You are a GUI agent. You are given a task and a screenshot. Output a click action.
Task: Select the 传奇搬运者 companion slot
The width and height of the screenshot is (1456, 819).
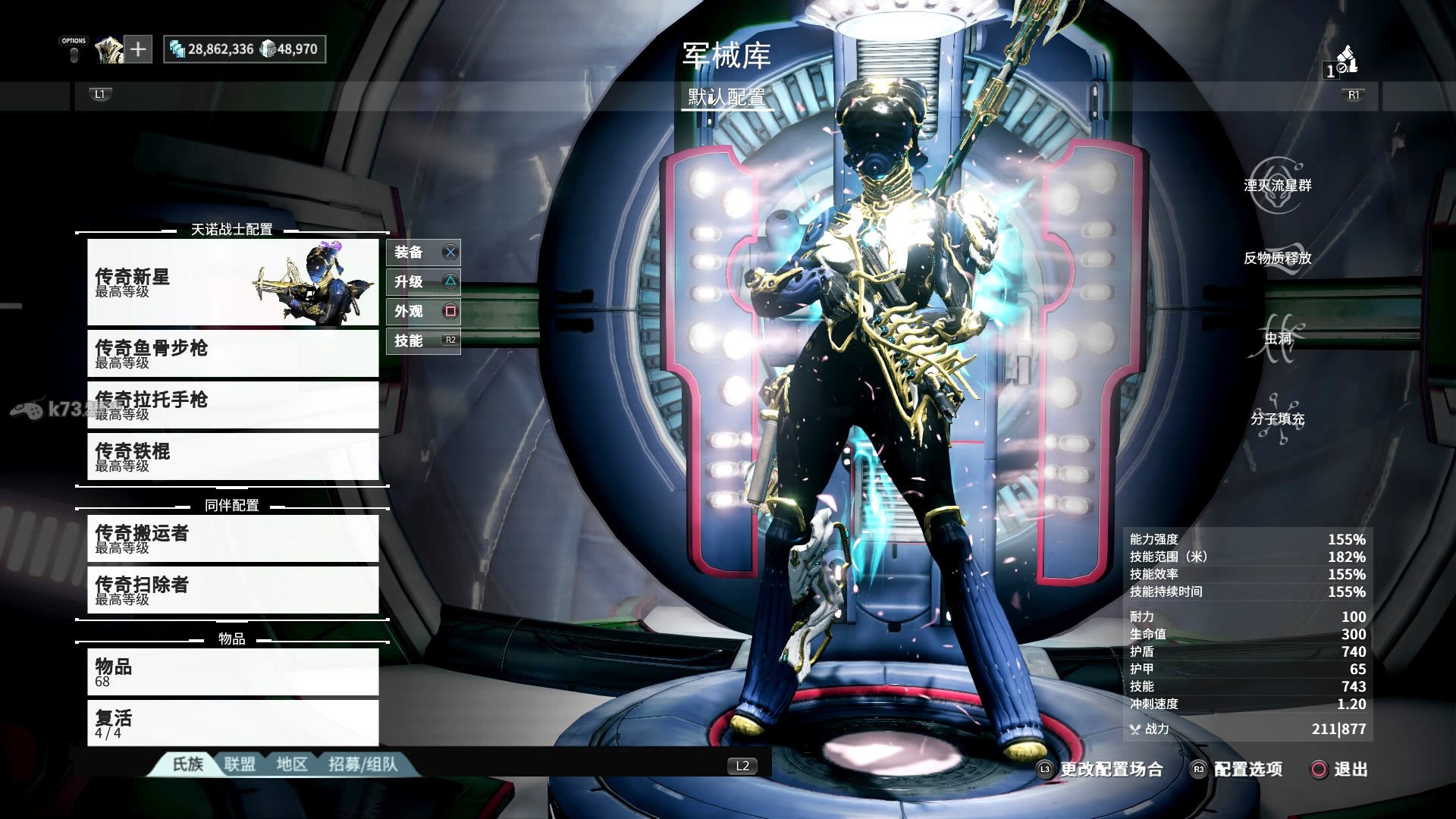coord(233,538)
